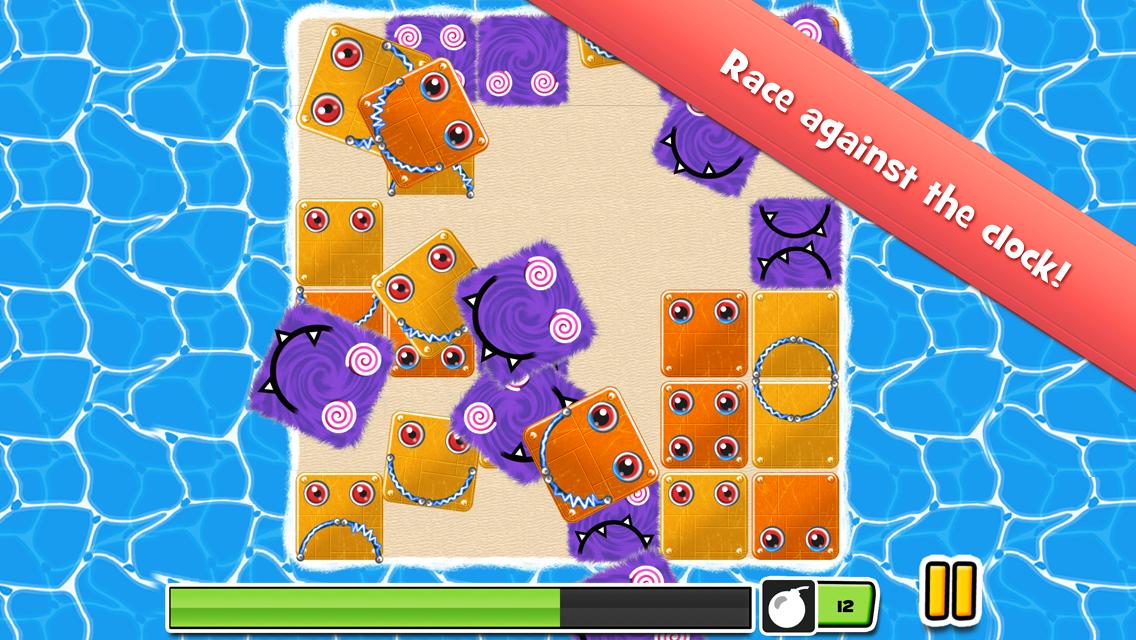Use the bomb power-up

coord(789,607)
